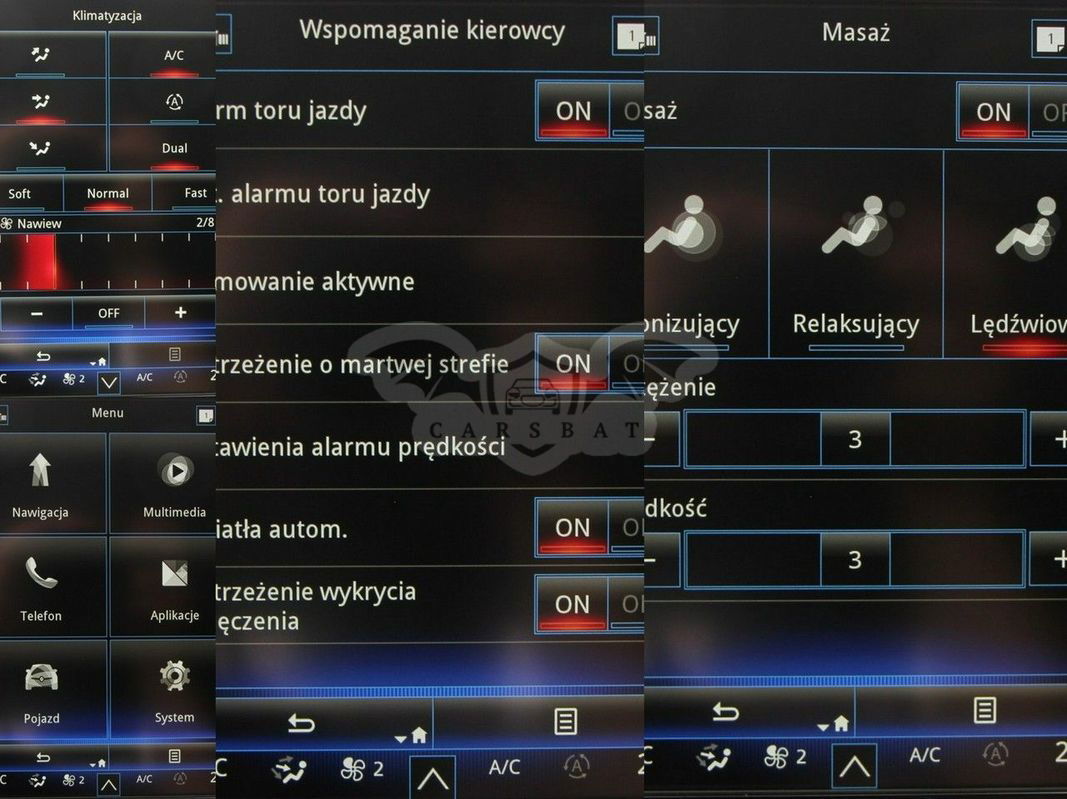Select the Soft climate mode
Screen dimensions: 1067x799
pyautogui.click(x=20, y=194)
